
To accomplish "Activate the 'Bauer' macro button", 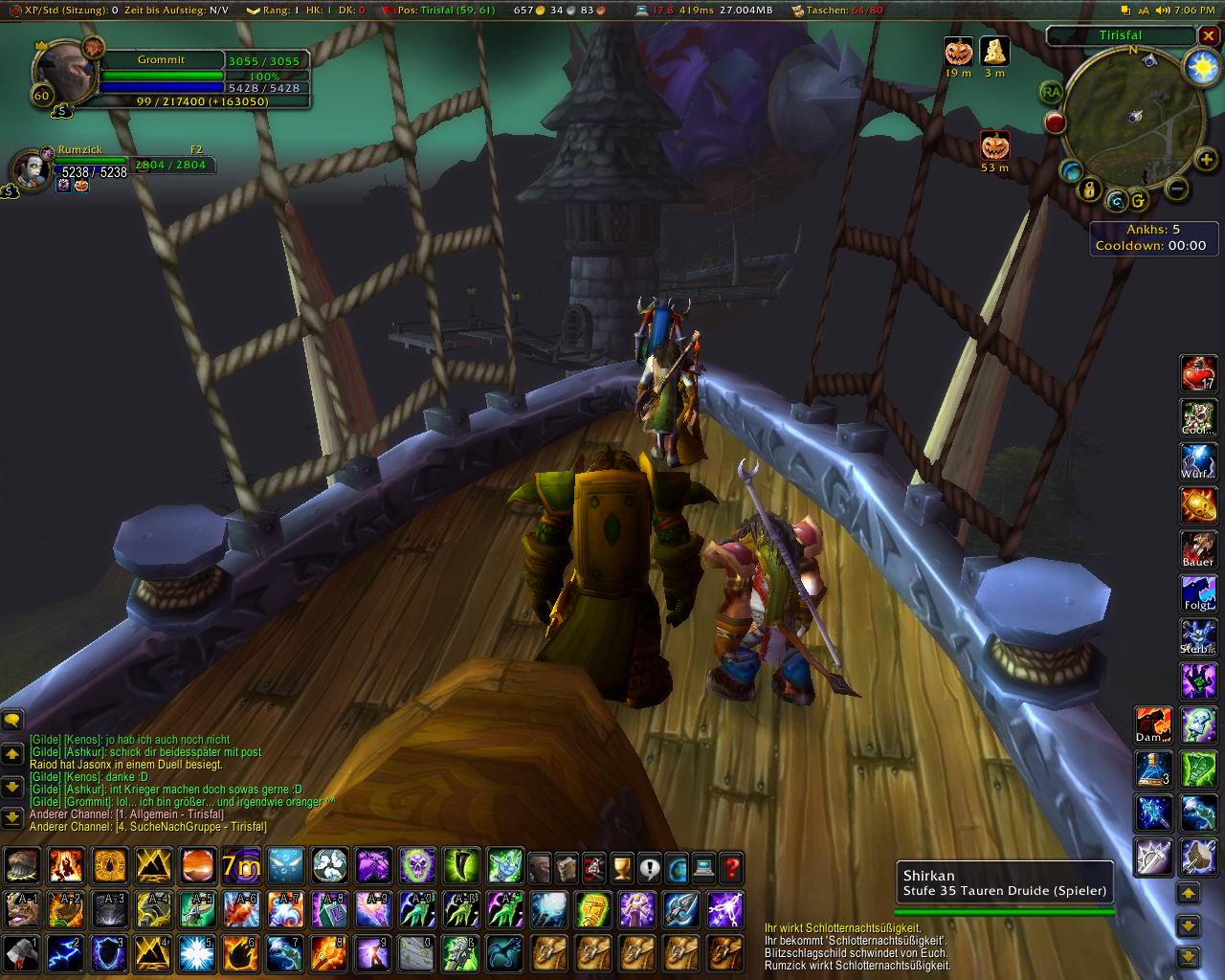I will pyautogui.click(x=1198, y=549).
